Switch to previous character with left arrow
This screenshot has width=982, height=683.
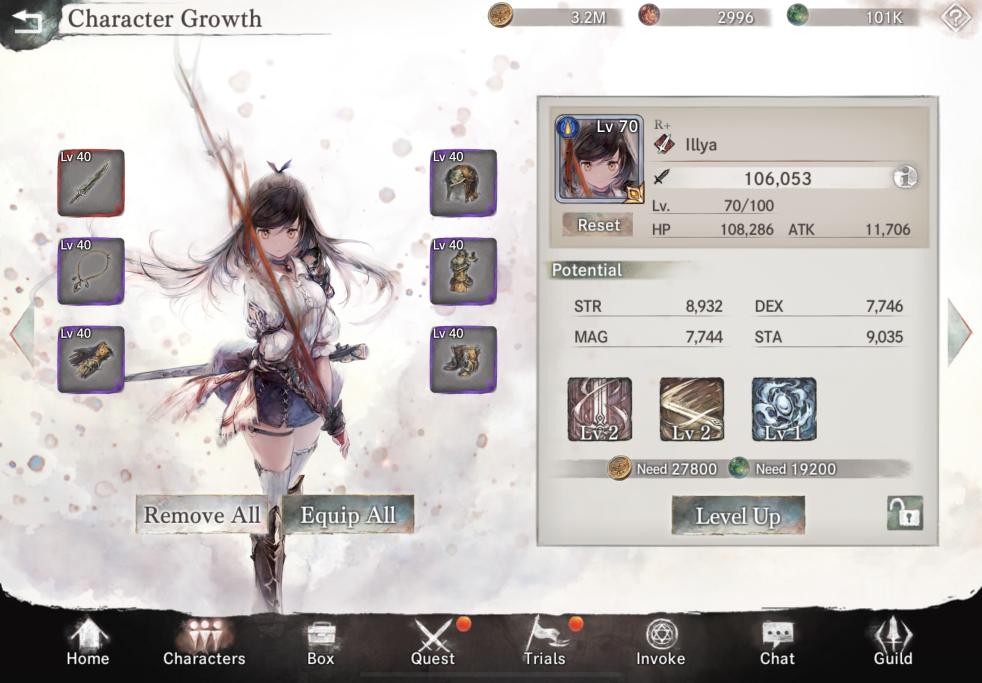click(x=22, y=331)
